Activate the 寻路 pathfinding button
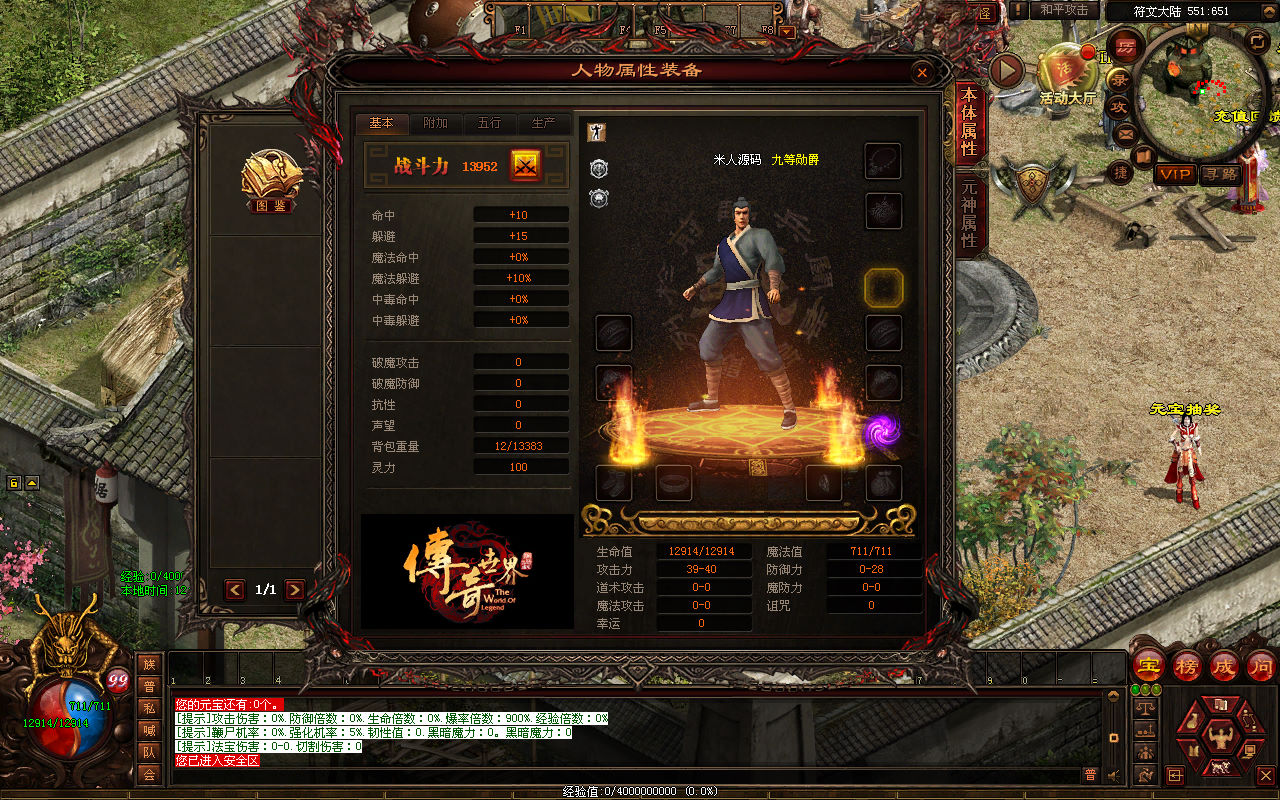 [1218, 174]
